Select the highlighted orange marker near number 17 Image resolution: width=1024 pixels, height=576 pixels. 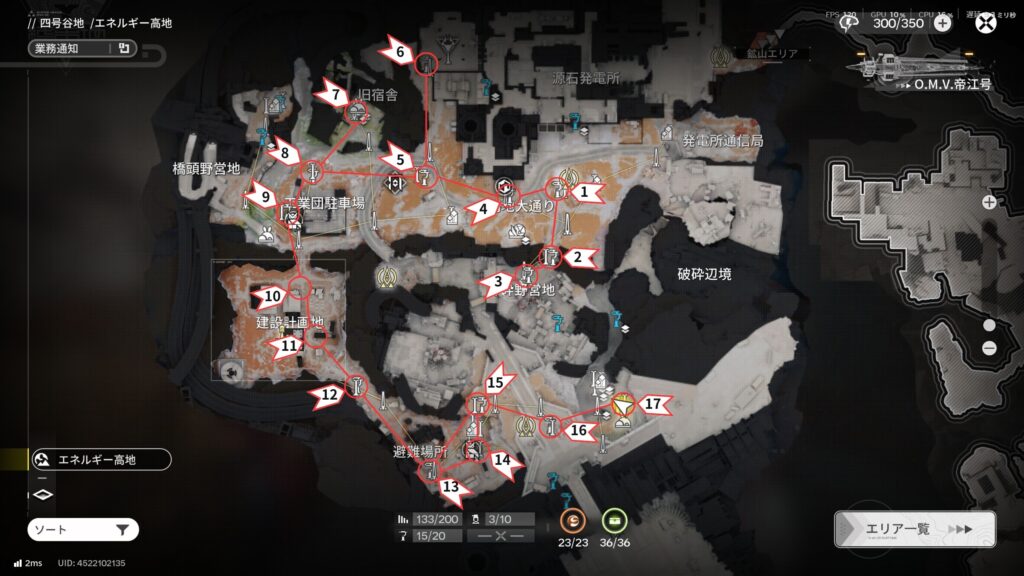click(x=622, y=407)
